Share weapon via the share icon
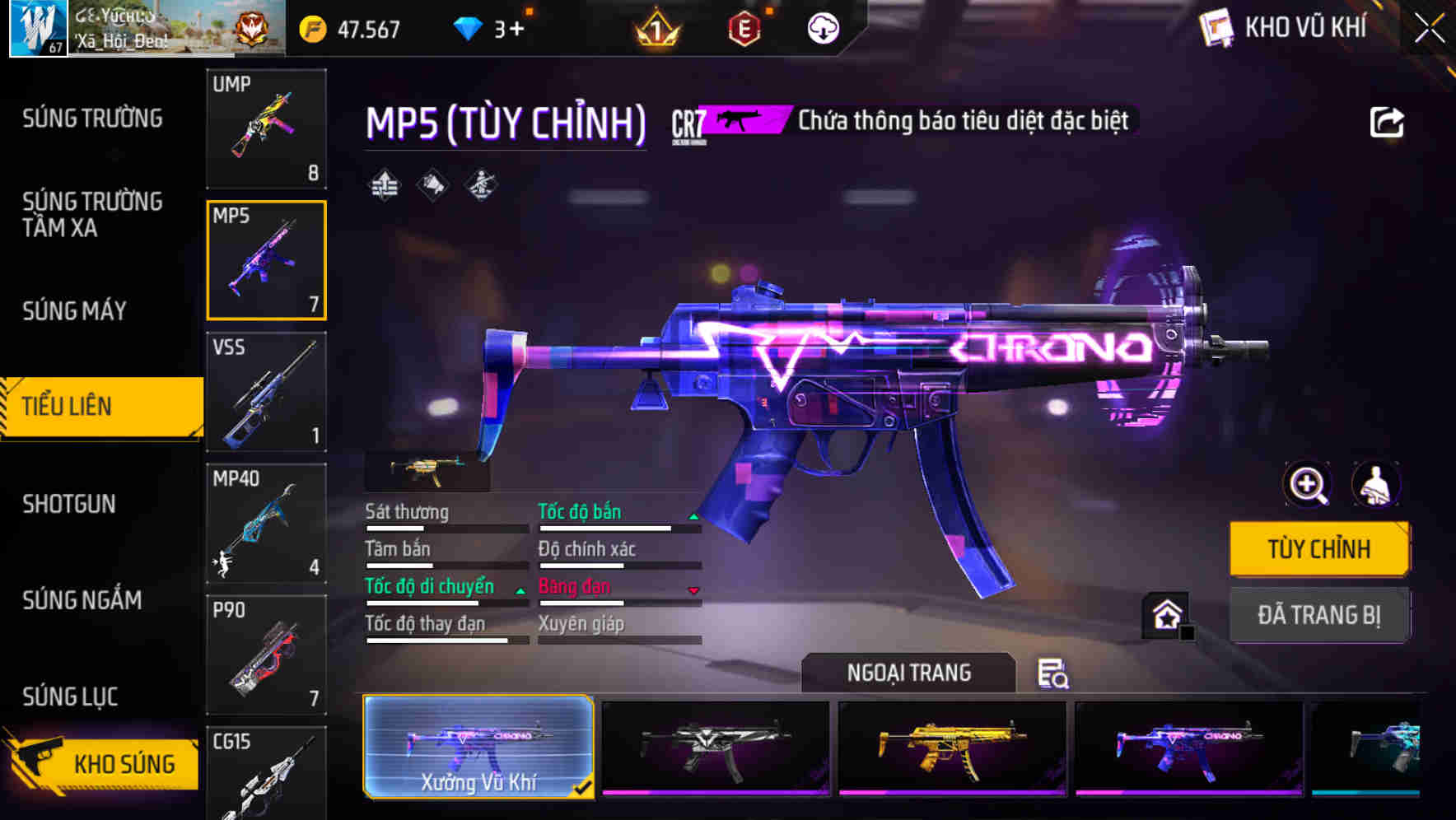 tap(1387, 123)
